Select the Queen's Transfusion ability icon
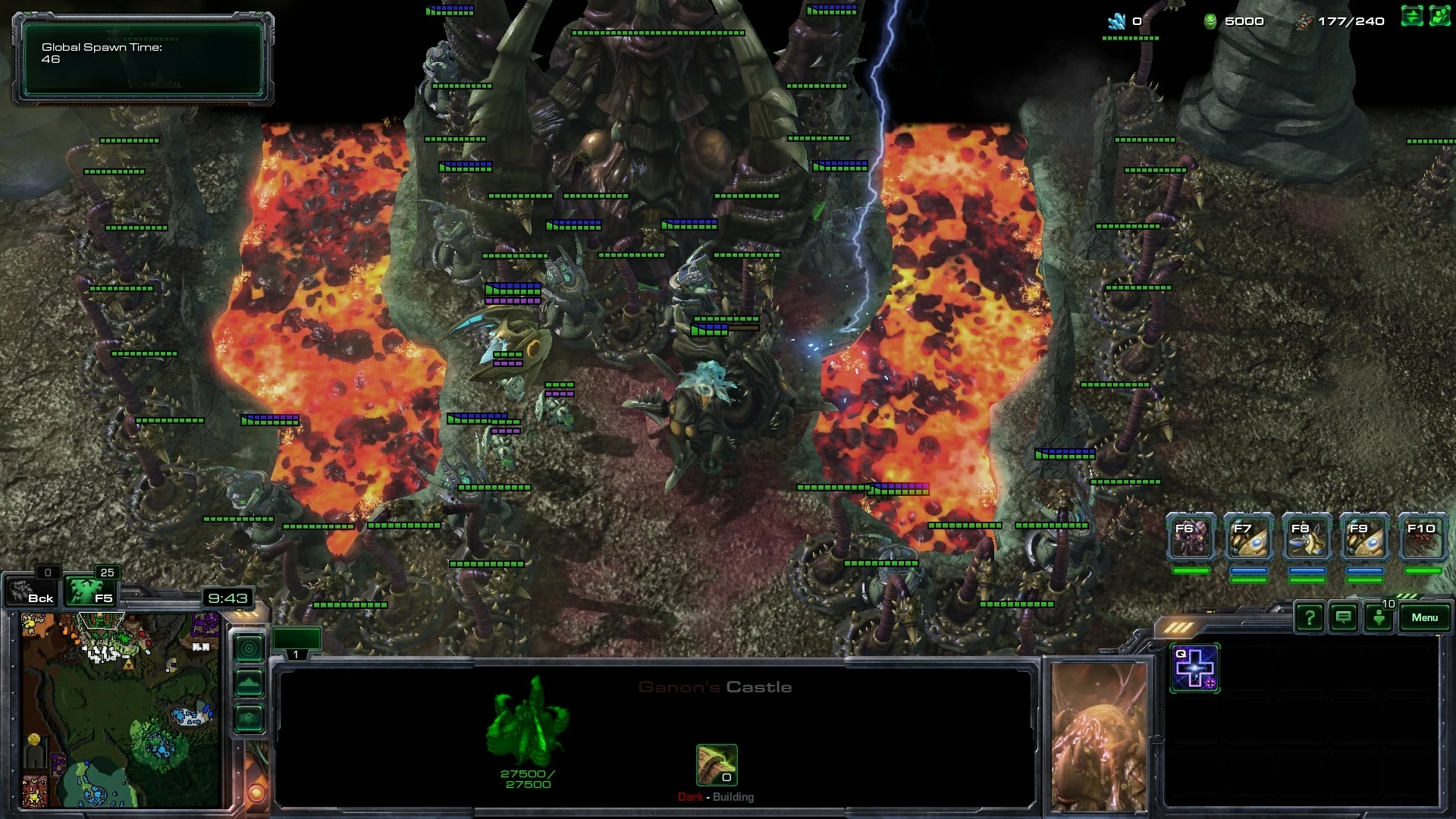 [x=1195, y=668]
